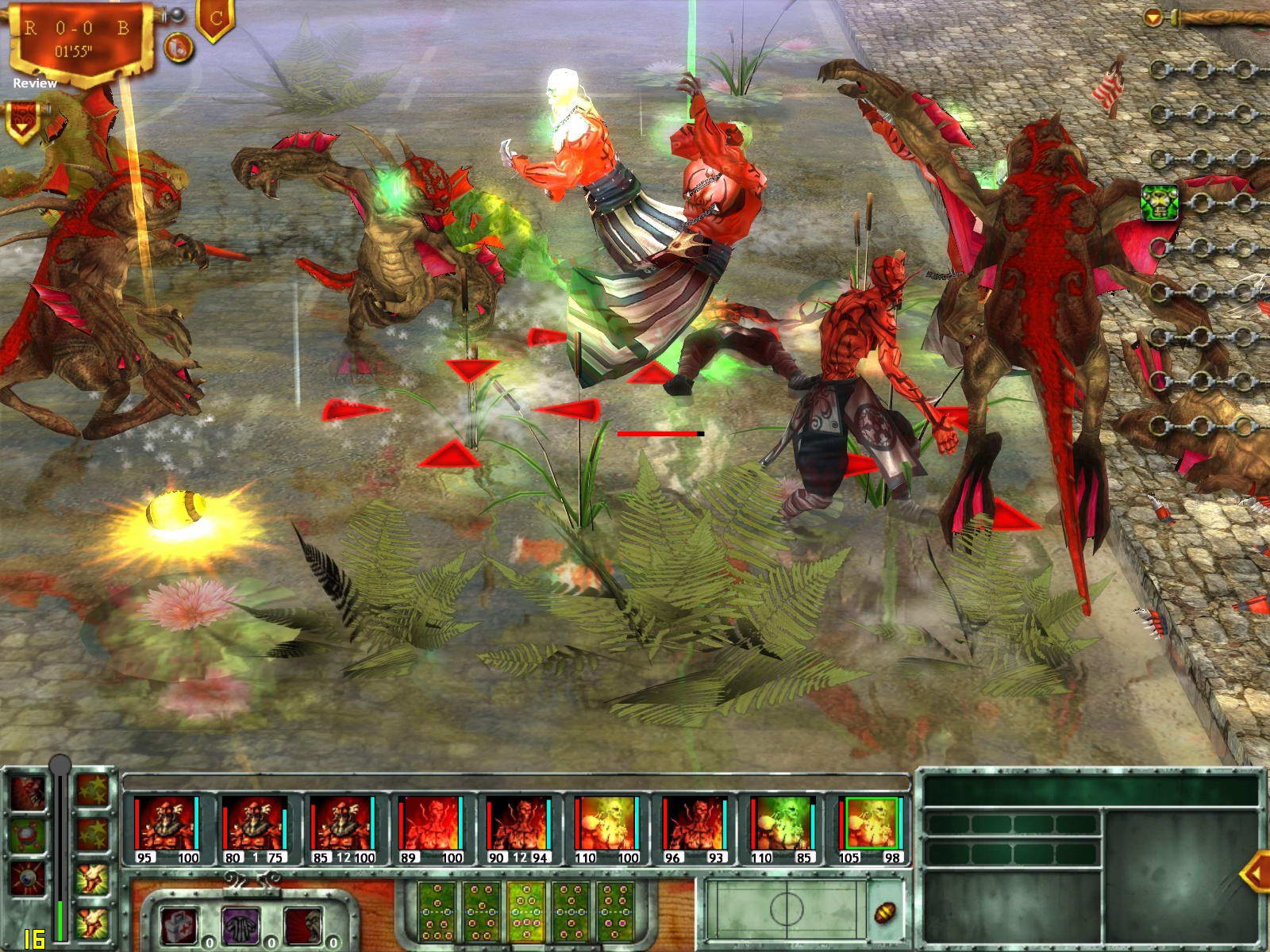Screen dimensions: 1270x952
Task: Select the green-highlighted portrait with 105 and 98
Action: click(x=871, y=823)
